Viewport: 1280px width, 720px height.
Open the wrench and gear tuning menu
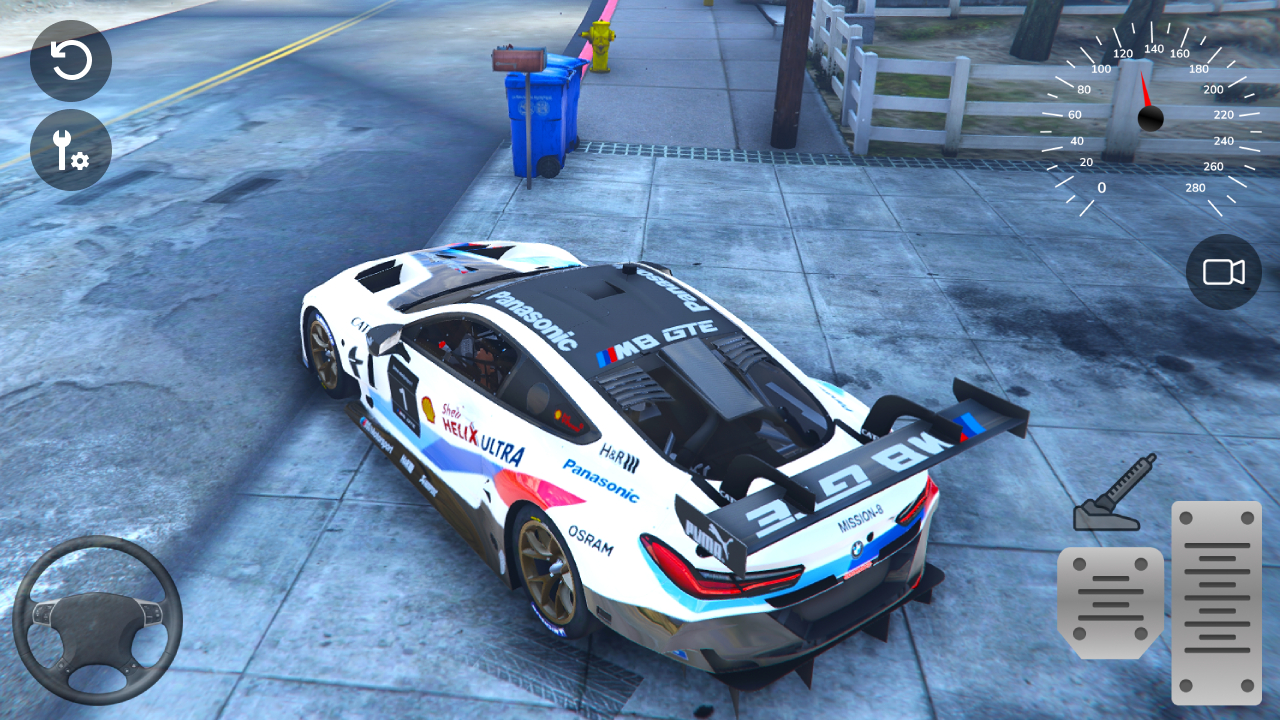click(x=71, y=150)
